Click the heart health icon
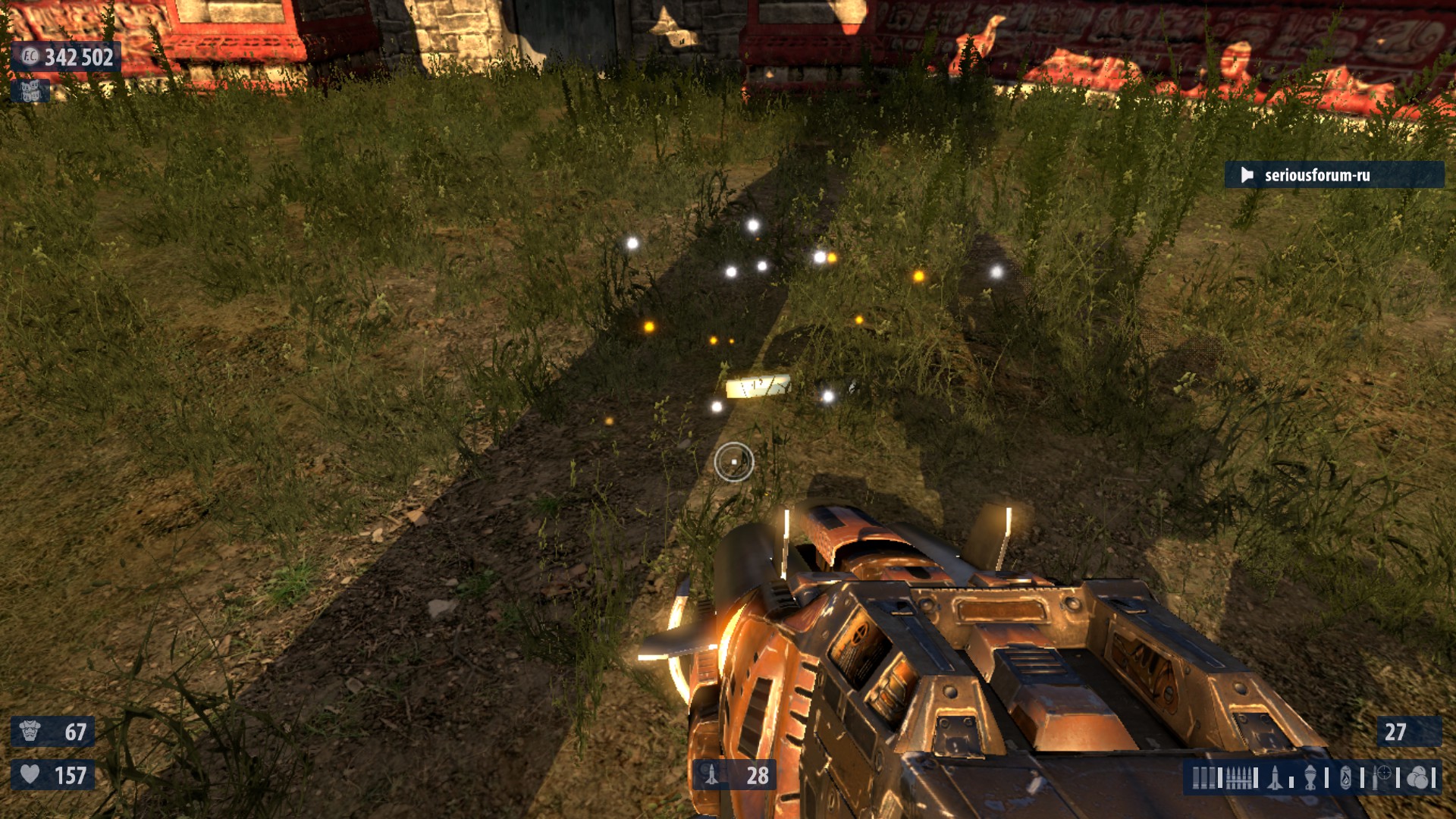The height and width of the screenshot is (819, 1456). coord(30,774)
